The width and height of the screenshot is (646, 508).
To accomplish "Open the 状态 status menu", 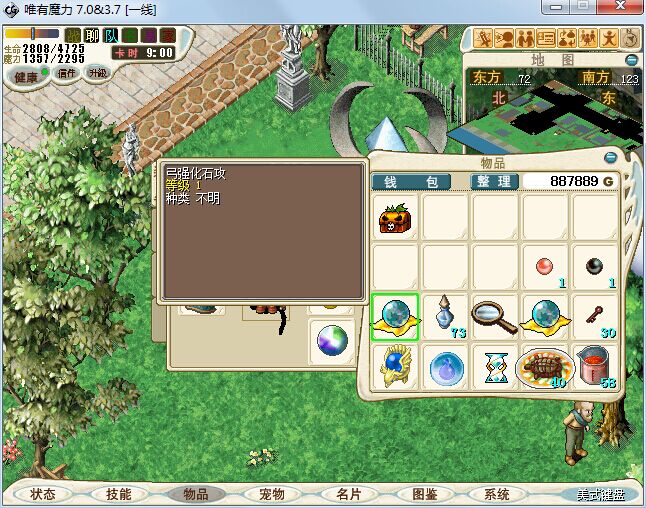I will [x=43, y=494].
